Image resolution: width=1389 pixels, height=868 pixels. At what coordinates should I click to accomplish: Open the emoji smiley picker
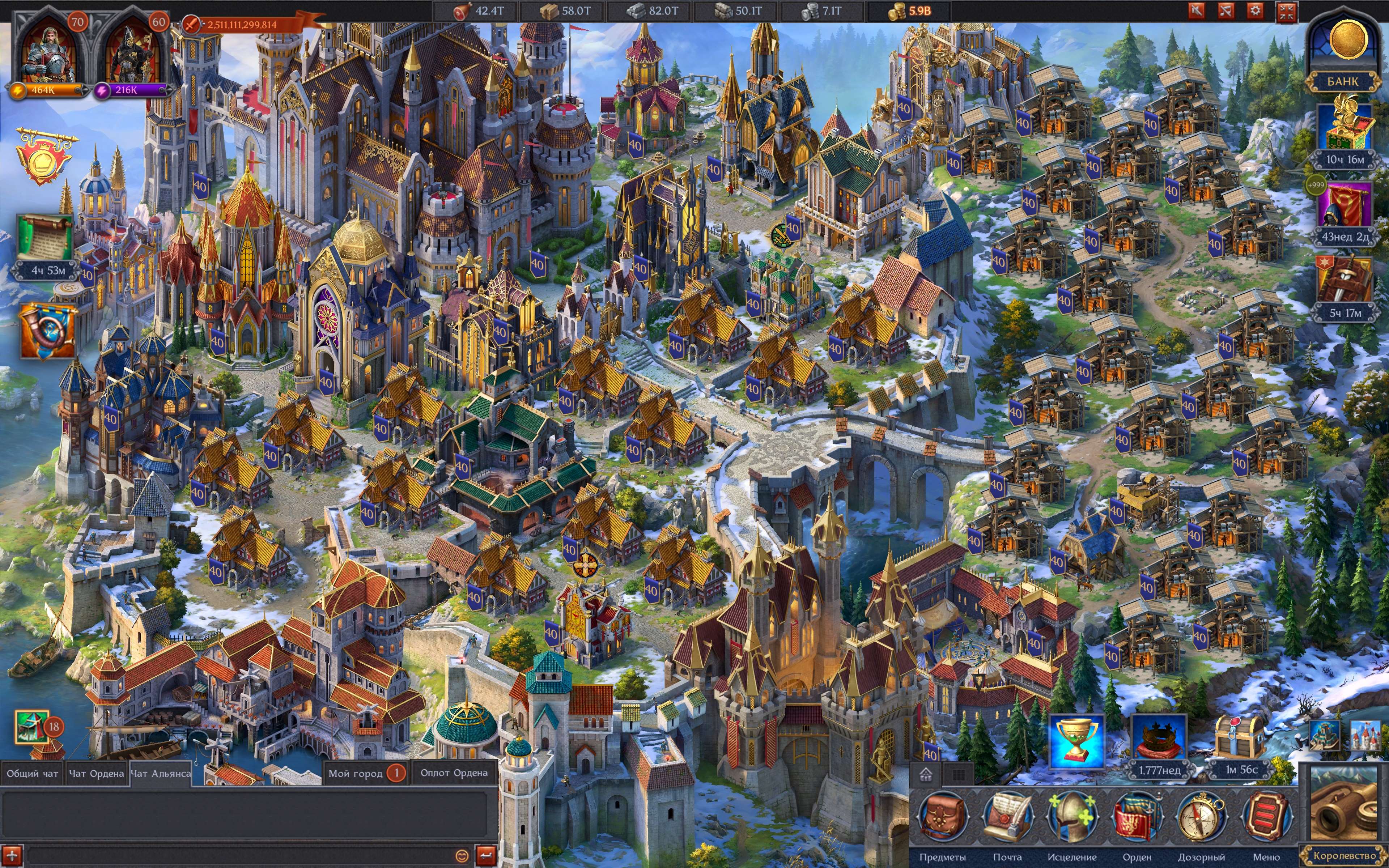462,855
